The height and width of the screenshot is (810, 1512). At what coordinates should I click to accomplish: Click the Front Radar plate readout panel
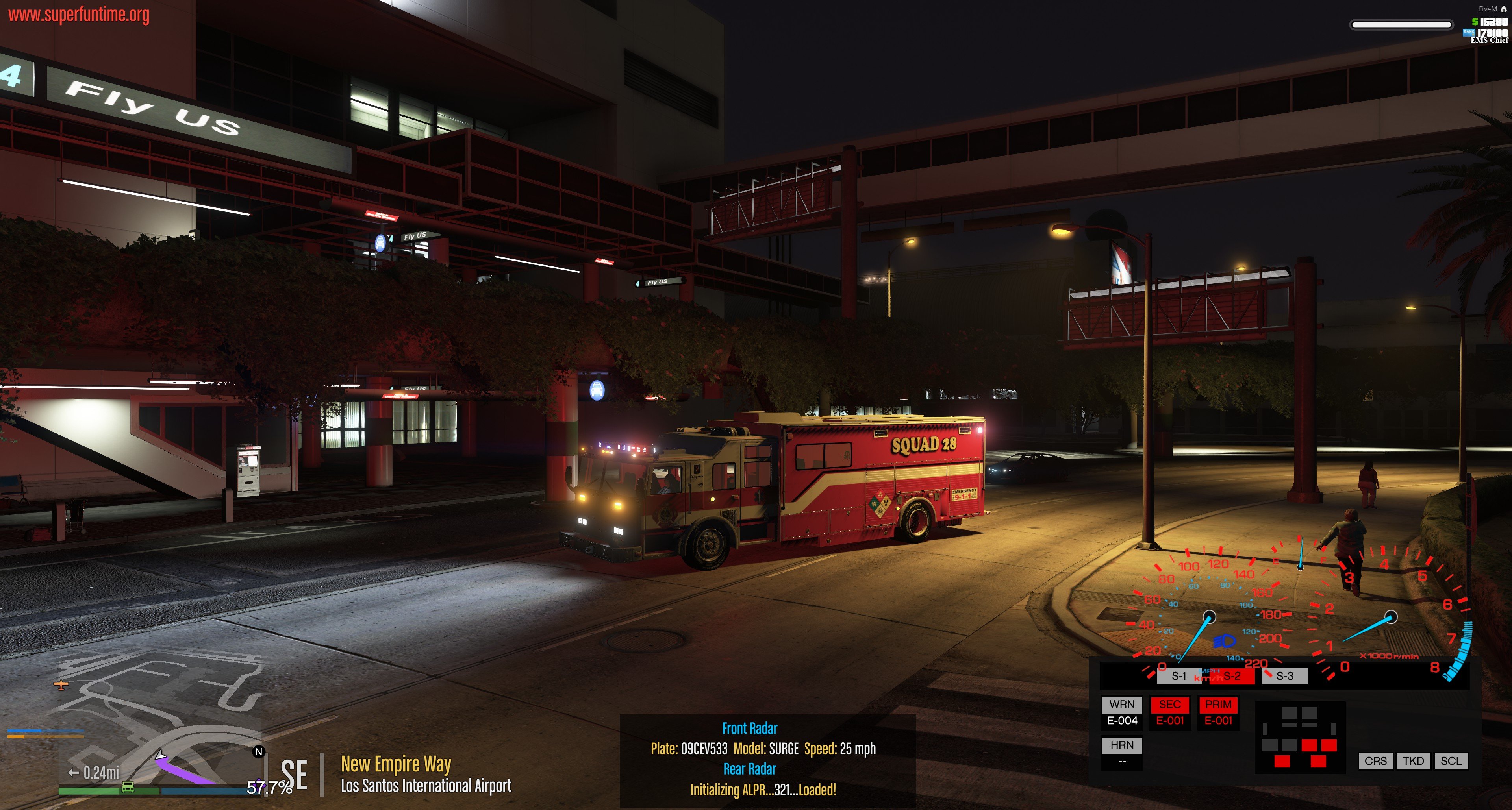coord(763,749)
